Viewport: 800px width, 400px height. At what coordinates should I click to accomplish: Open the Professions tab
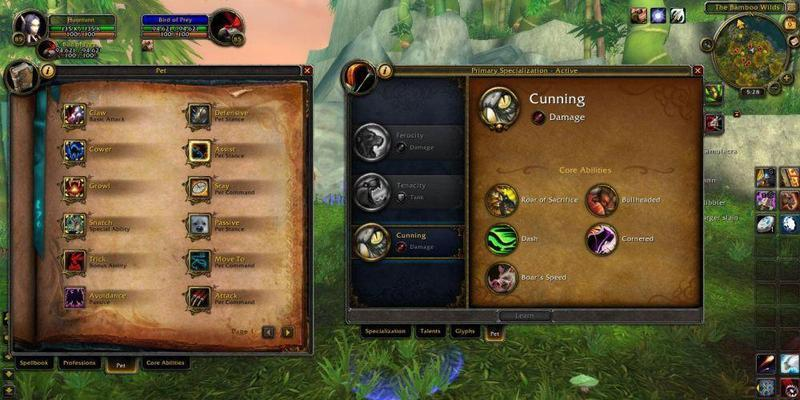79,363
